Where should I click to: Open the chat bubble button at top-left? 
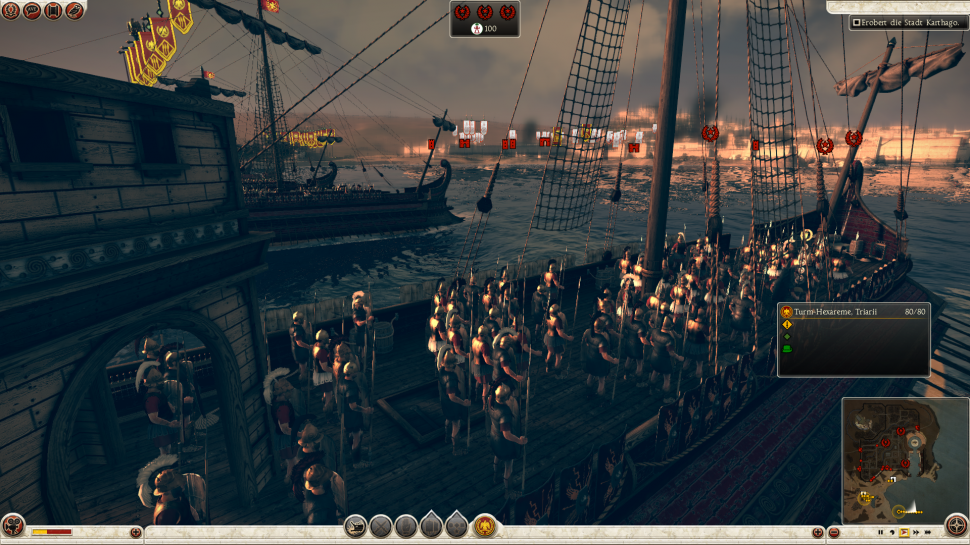32,11
